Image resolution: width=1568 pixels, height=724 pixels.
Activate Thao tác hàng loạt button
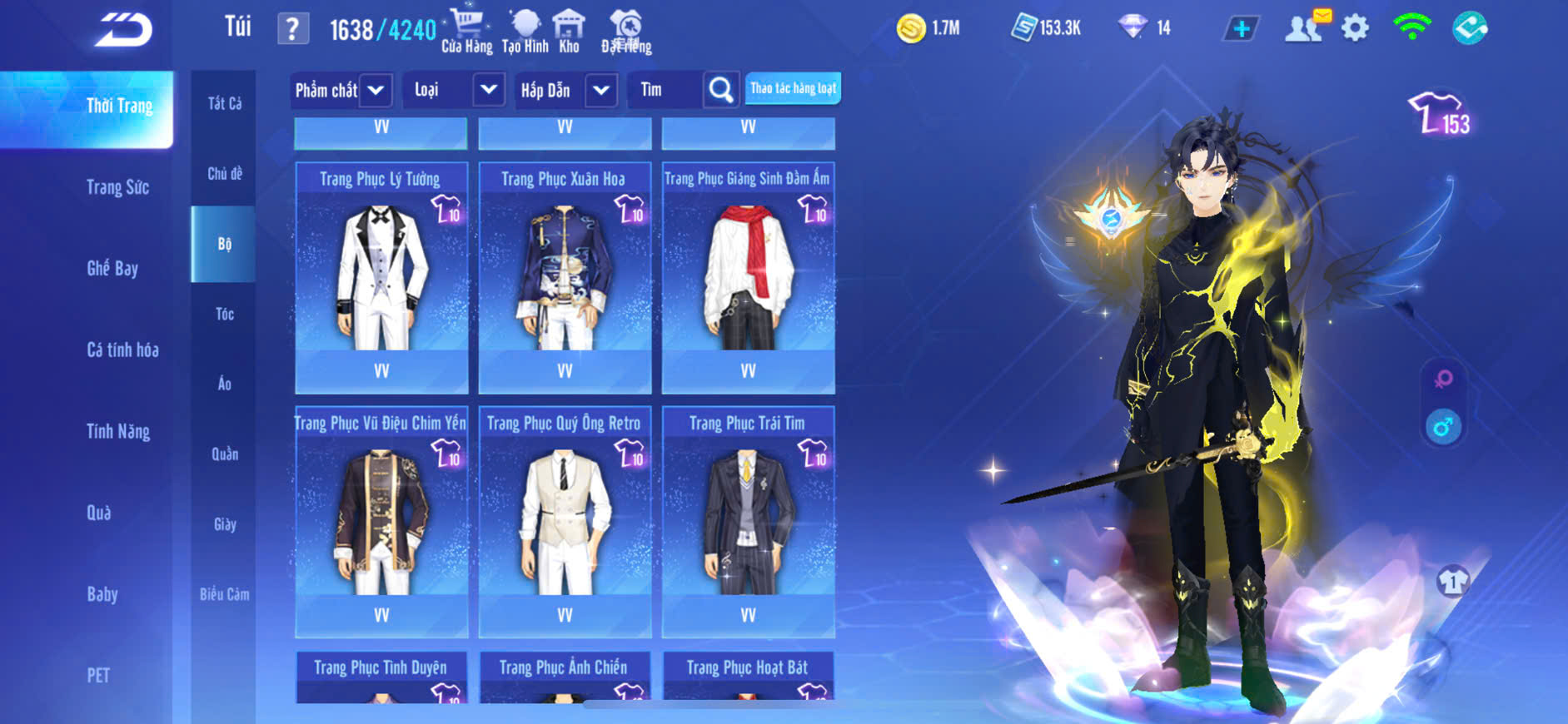[793, 88]
